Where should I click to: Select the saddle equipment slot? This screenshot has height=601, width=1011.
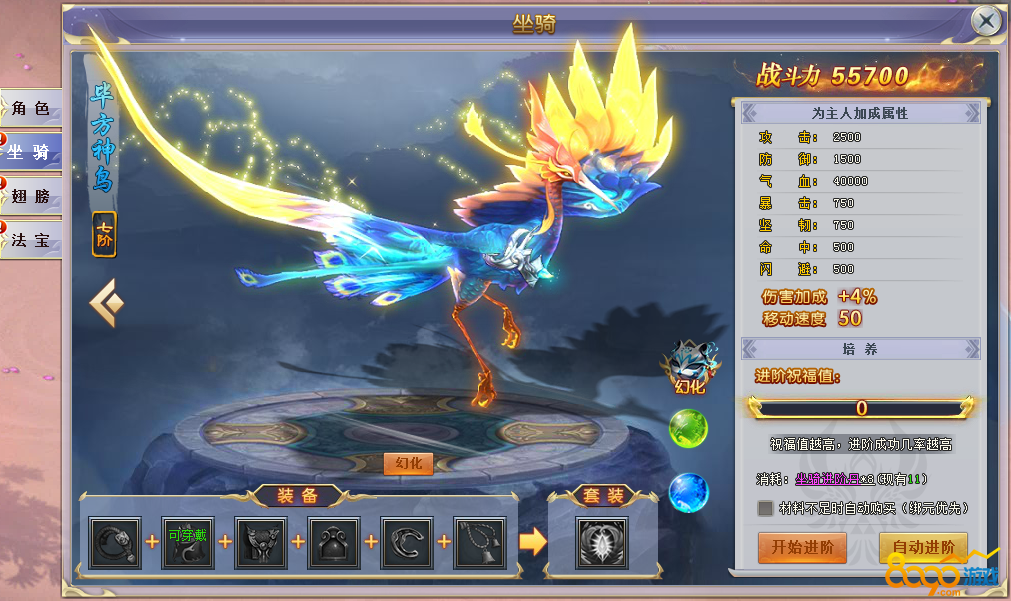point(334,542)
